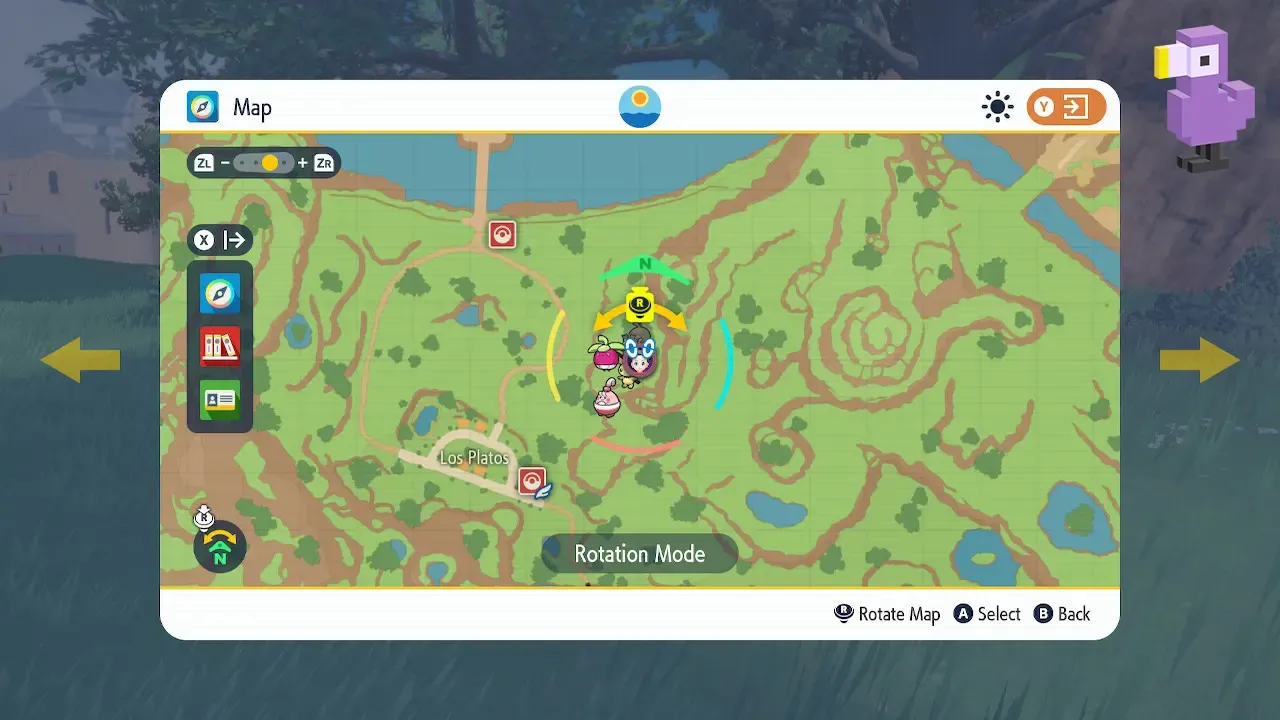Viewport: 1280px width, 720px height.
Task: Select the Map tab header labeled Map
Action: click(x=253, y=107)
